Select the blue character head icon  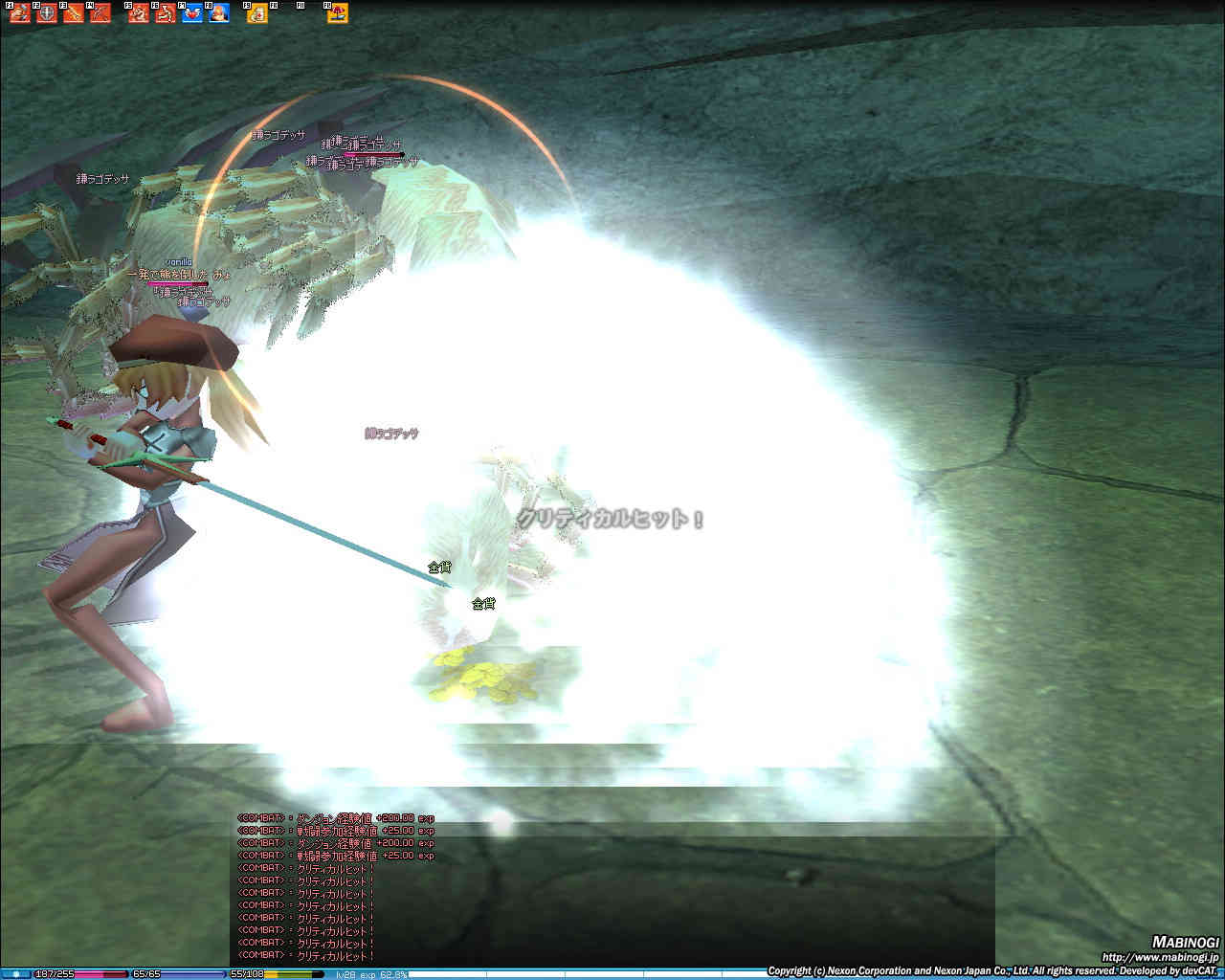tap(219, 13)
